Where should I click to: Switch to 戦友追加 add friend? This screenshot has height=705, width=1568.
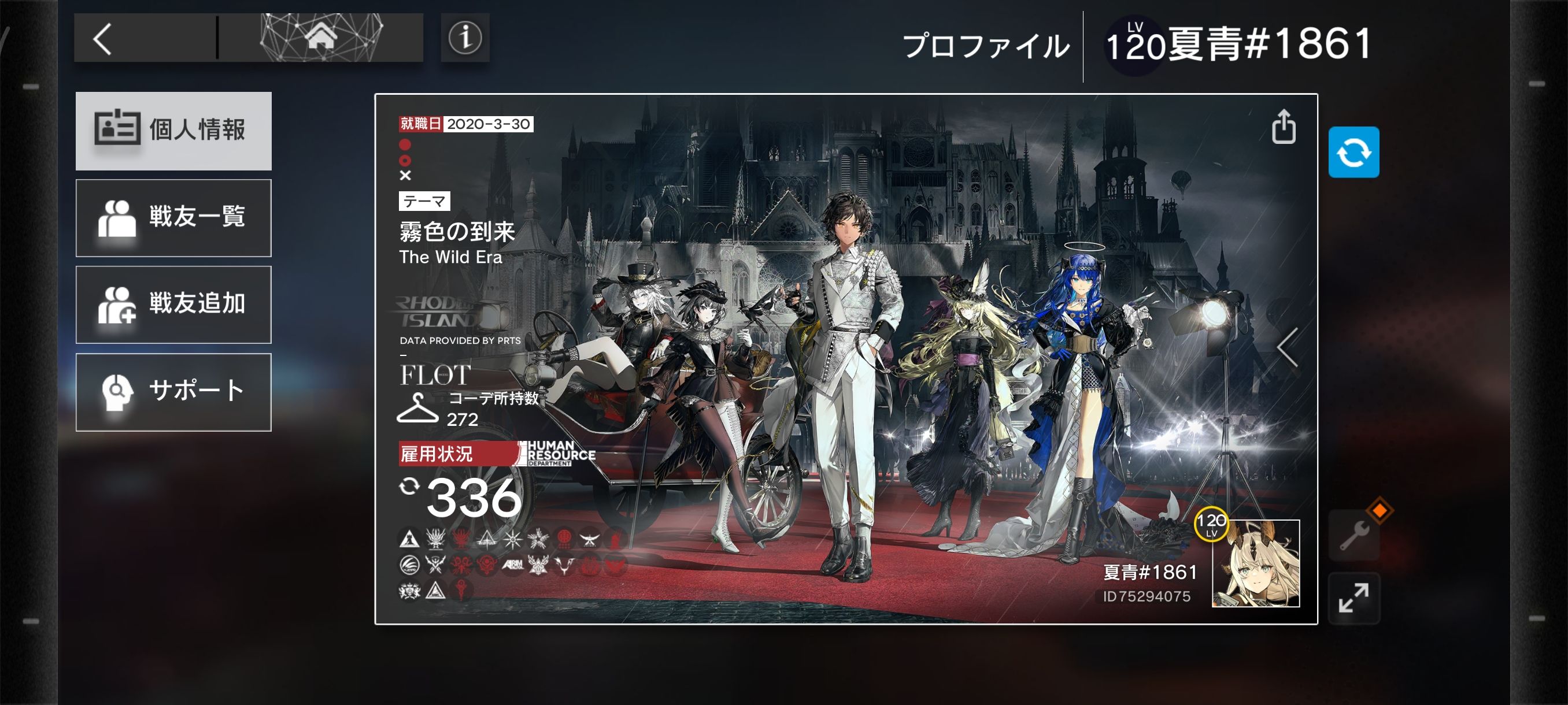[173, 304]
